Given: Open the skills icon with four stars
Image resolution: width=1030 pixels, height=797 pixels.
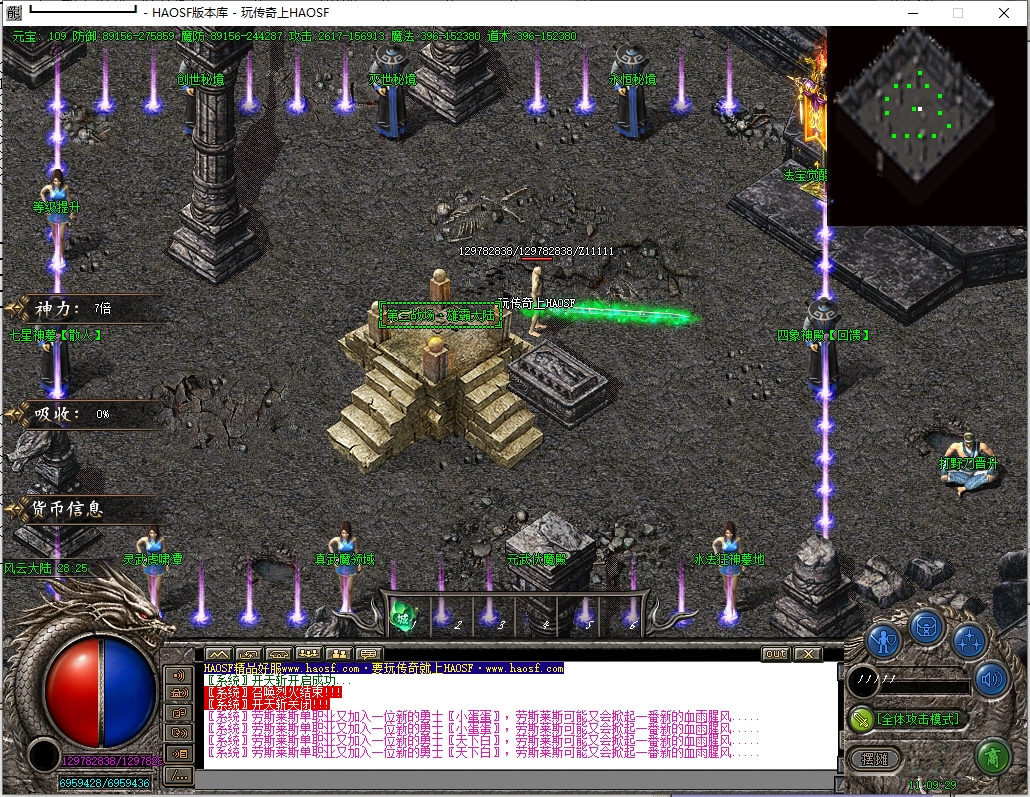Looking at the screenshot, I should coord(969,640).
